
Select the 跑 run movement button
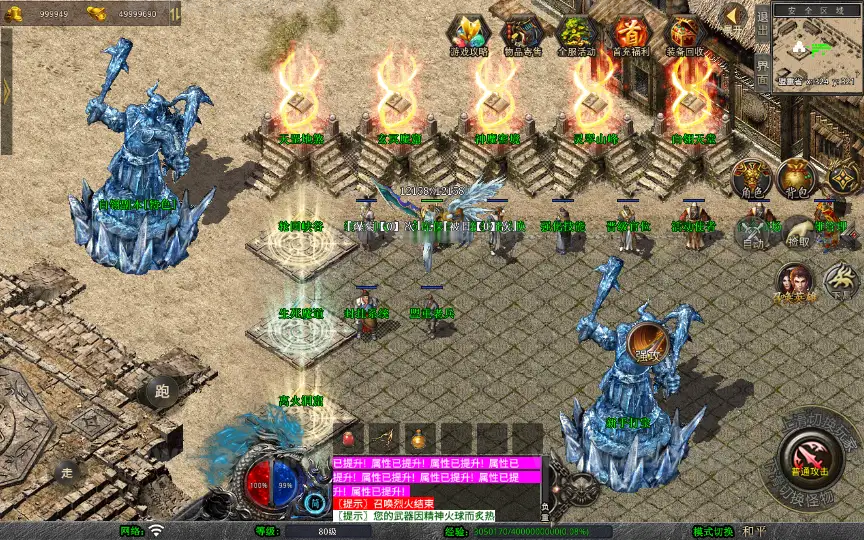coord(162,392)
